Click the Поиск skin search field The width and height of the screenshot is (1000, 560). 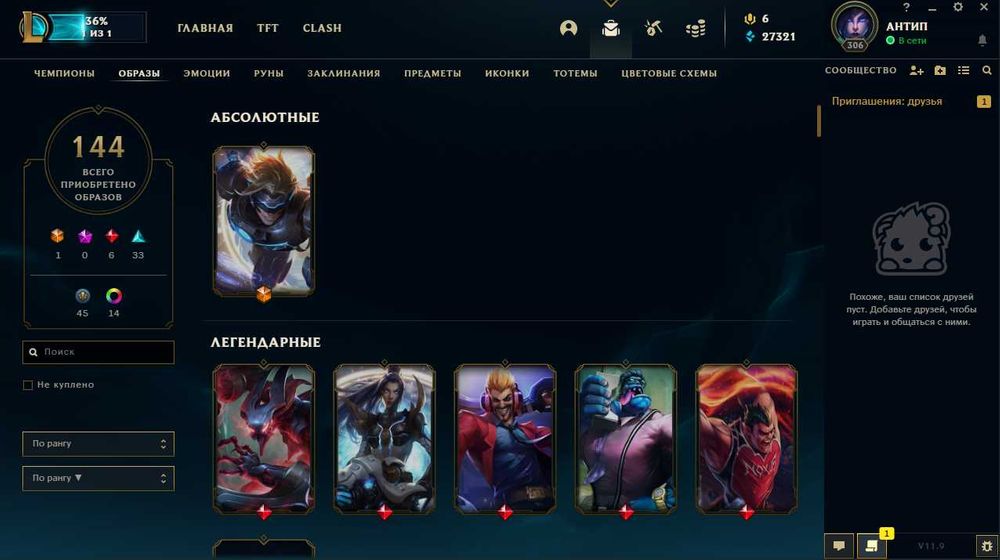[105, 352]
